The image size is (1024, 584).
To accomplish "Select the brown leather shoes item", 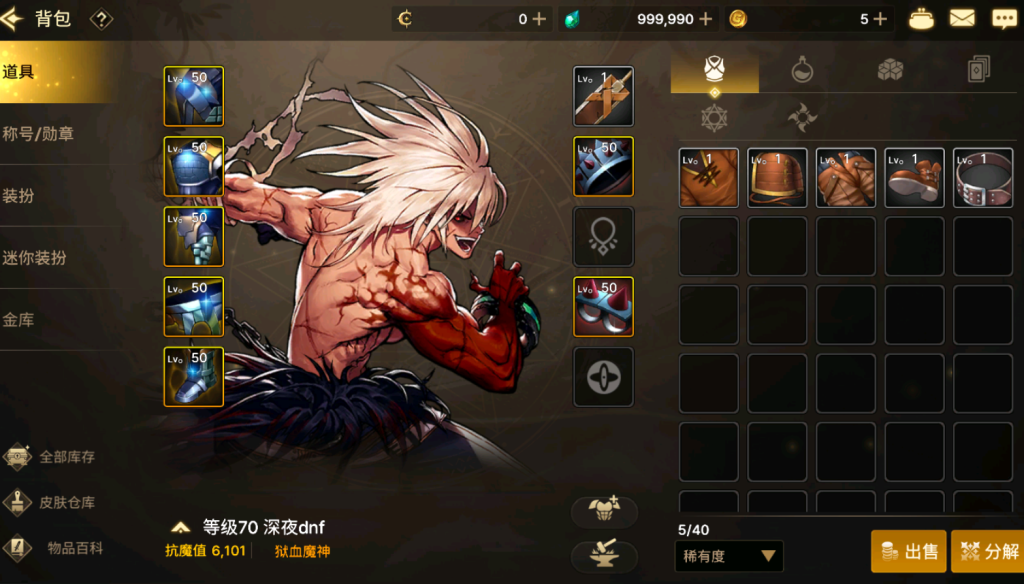I will [x=914, y=178].
